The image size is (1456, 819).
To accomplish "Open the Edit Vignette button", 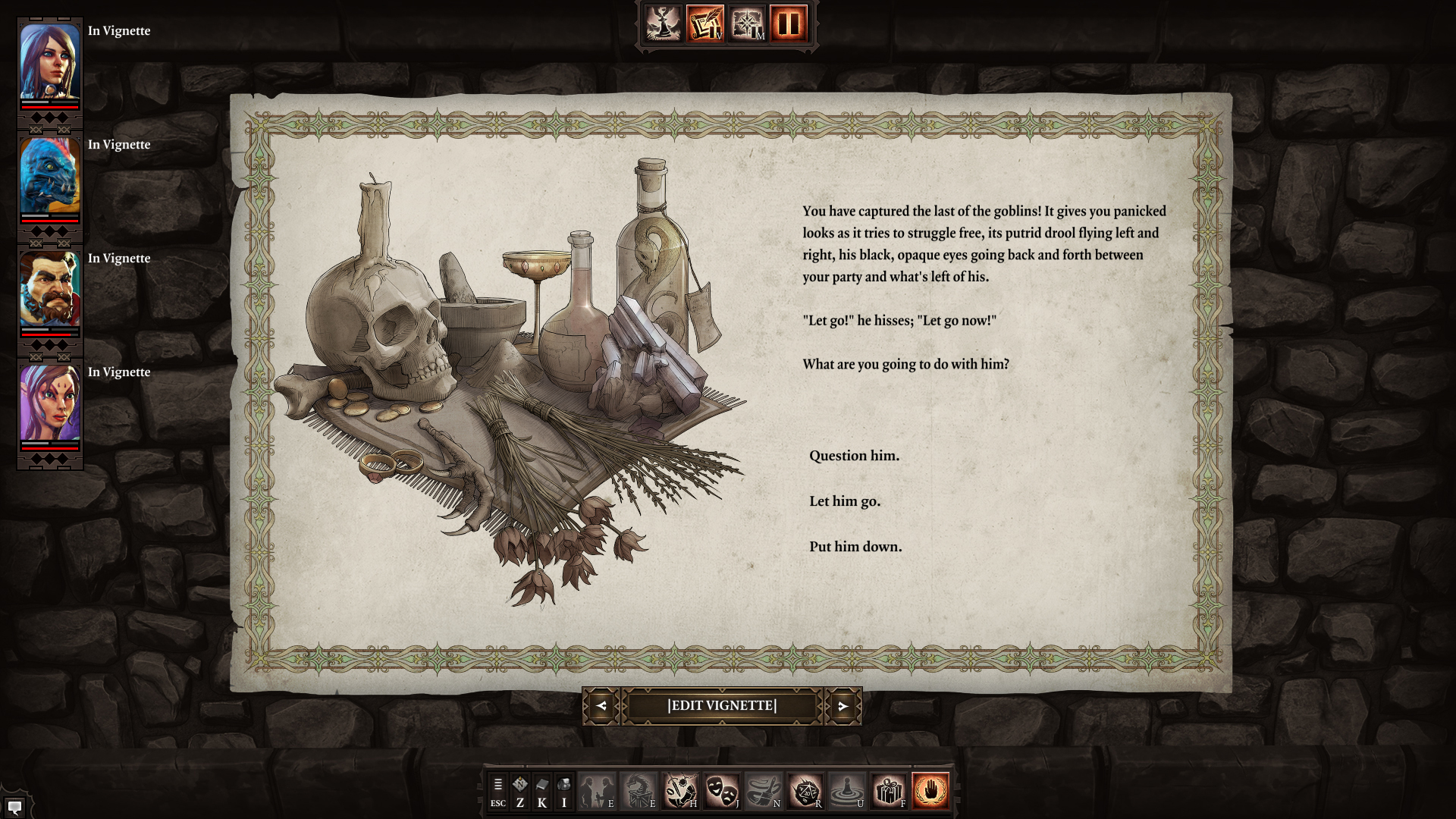I will coord(722,706).
